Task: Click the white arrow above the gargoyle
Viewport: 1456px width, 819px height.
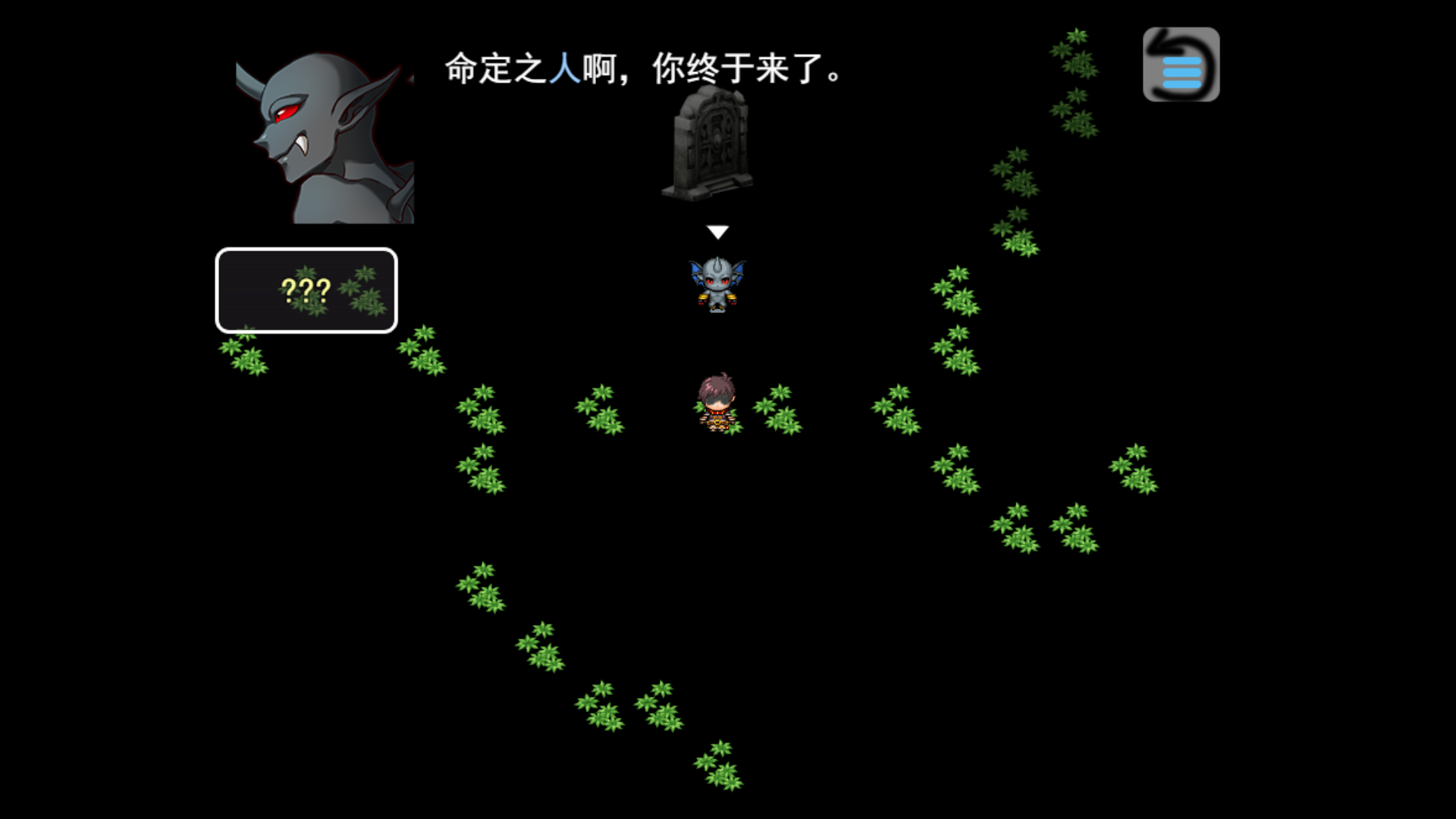Action: [x=717, y=230]
